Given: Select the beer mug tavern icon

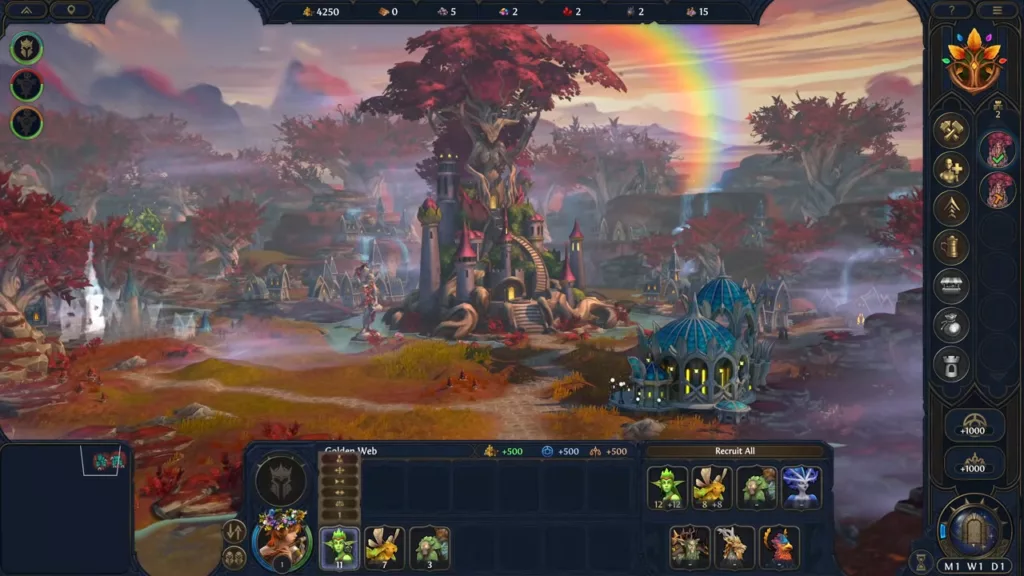Looking at the screenshot, I should [951, 247].
